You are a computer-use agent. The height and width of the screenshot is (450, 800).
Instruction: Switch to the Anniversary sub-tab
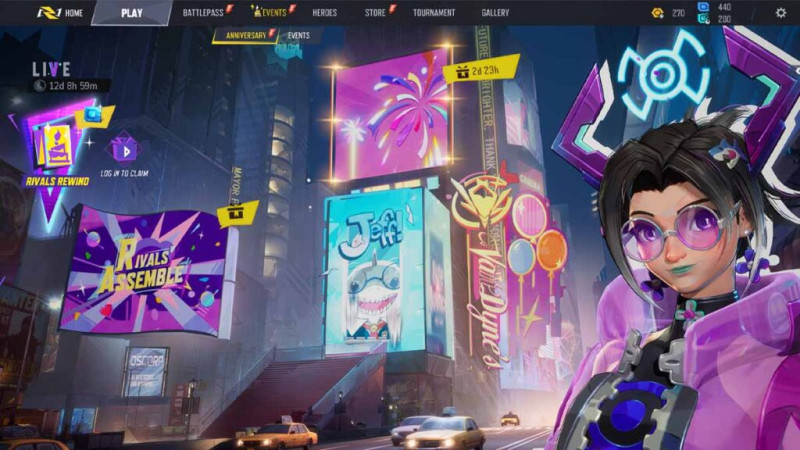point(245,36)
